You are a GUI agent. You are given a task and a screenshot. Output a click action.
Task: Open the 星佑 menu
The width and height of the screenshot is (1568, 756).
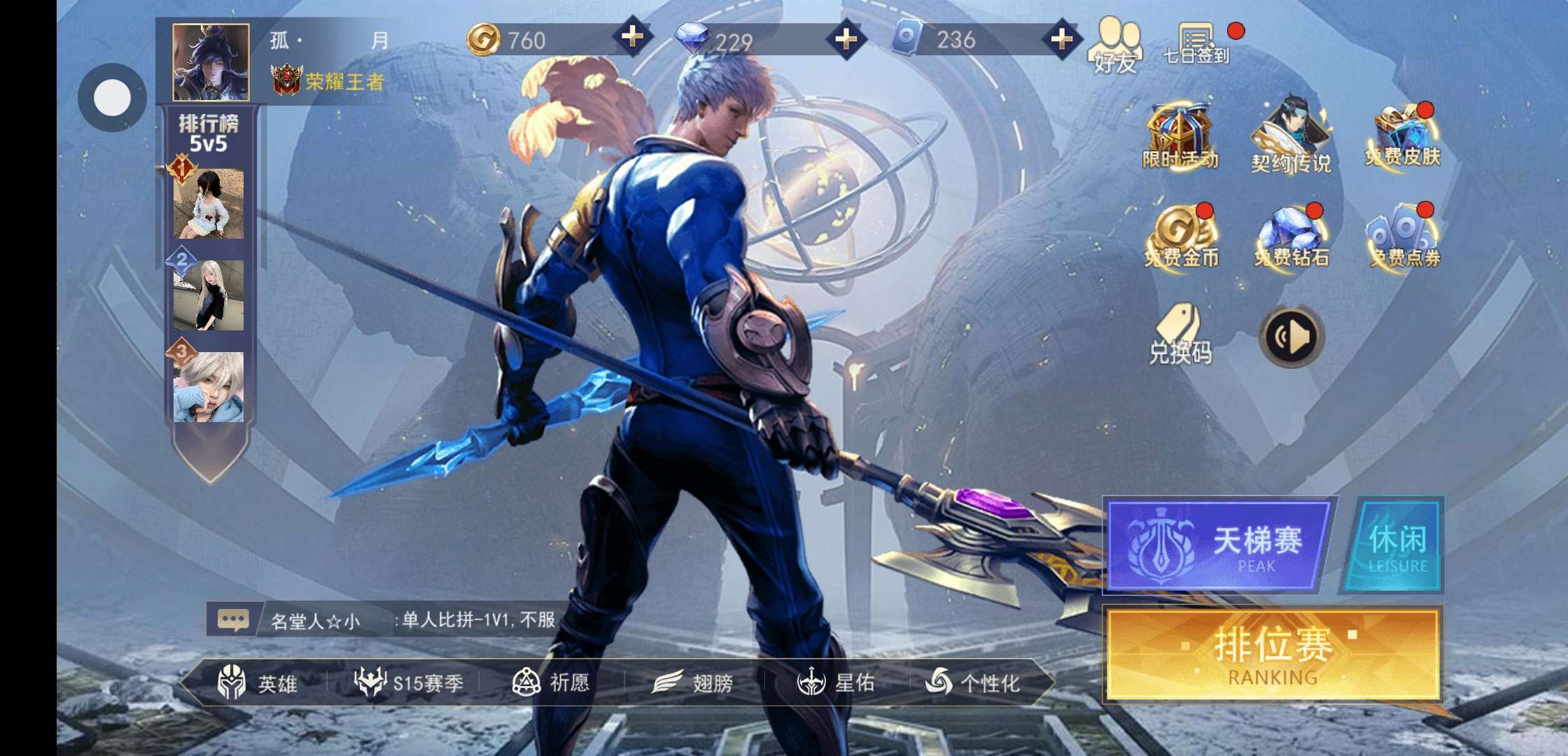[836, 682]
